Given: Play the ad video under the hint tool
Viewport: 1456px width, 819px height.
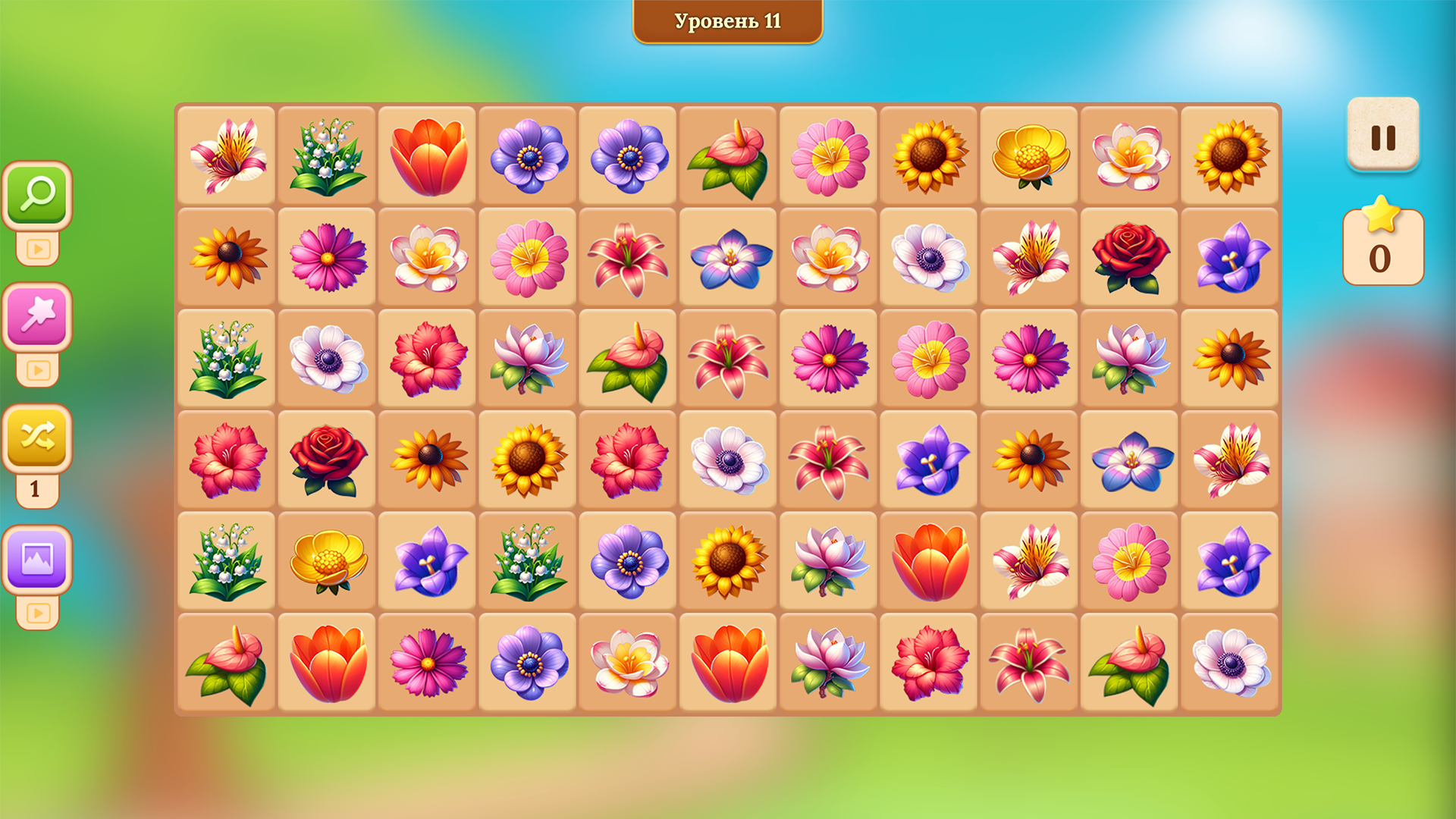Looking at the screenshot, I should pyautogui.click(x=37, y=246).
